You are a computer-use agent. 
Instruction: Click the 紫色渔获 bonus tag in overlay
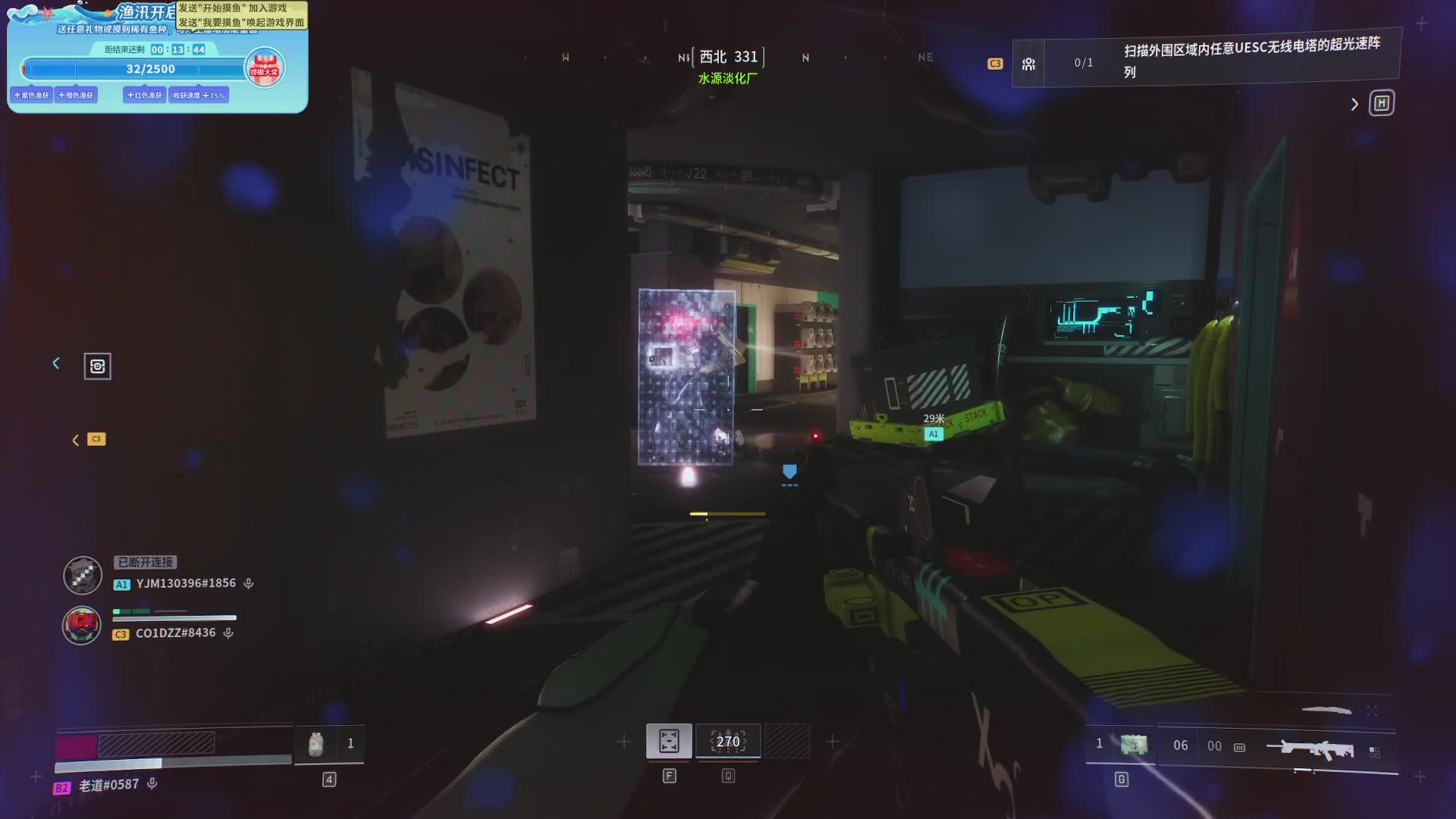[x=32, y=96]
